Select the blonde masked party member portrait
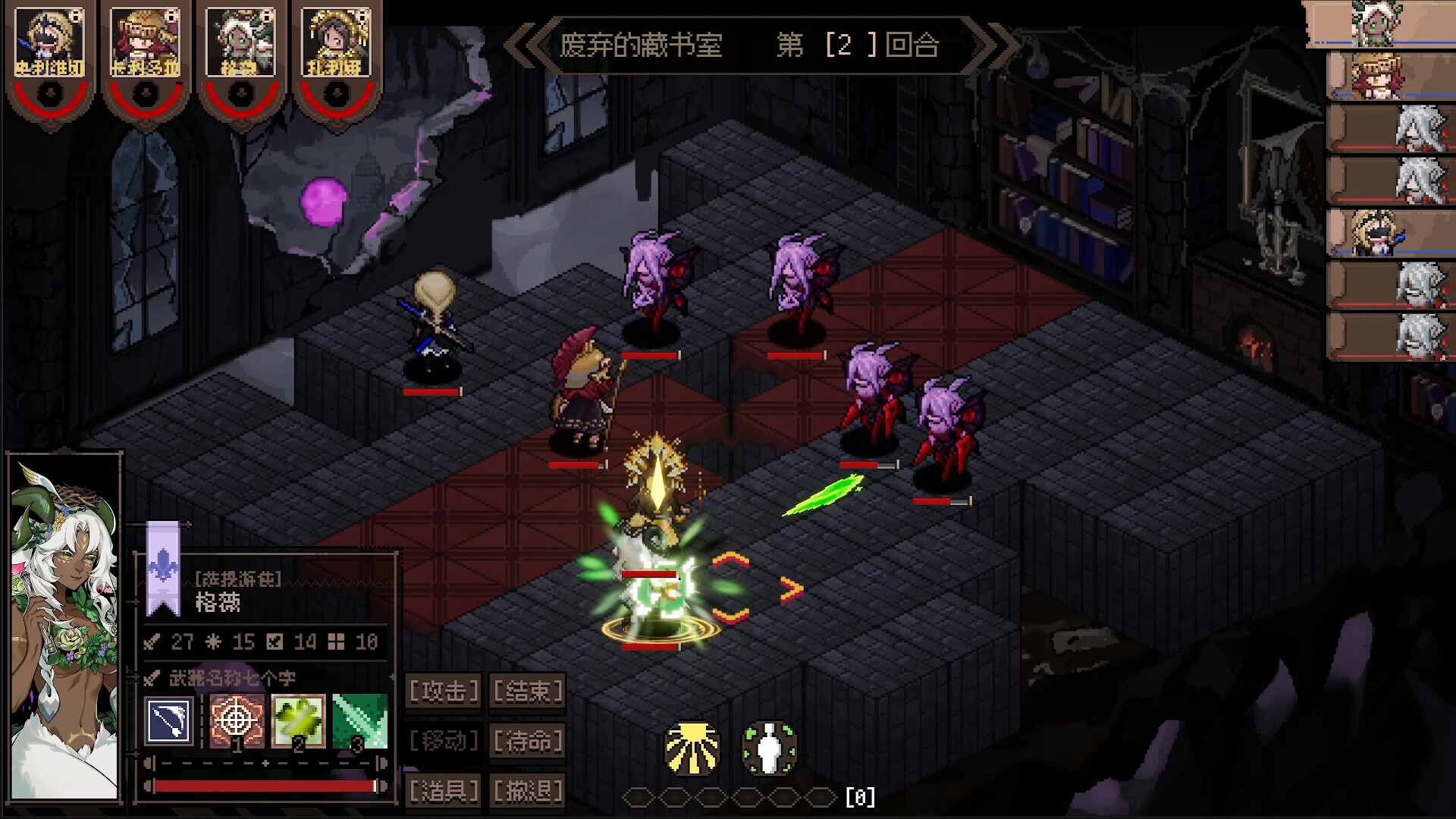This screenshot has height=819, width=1456. pyautogui.click(x=50, y=44)
